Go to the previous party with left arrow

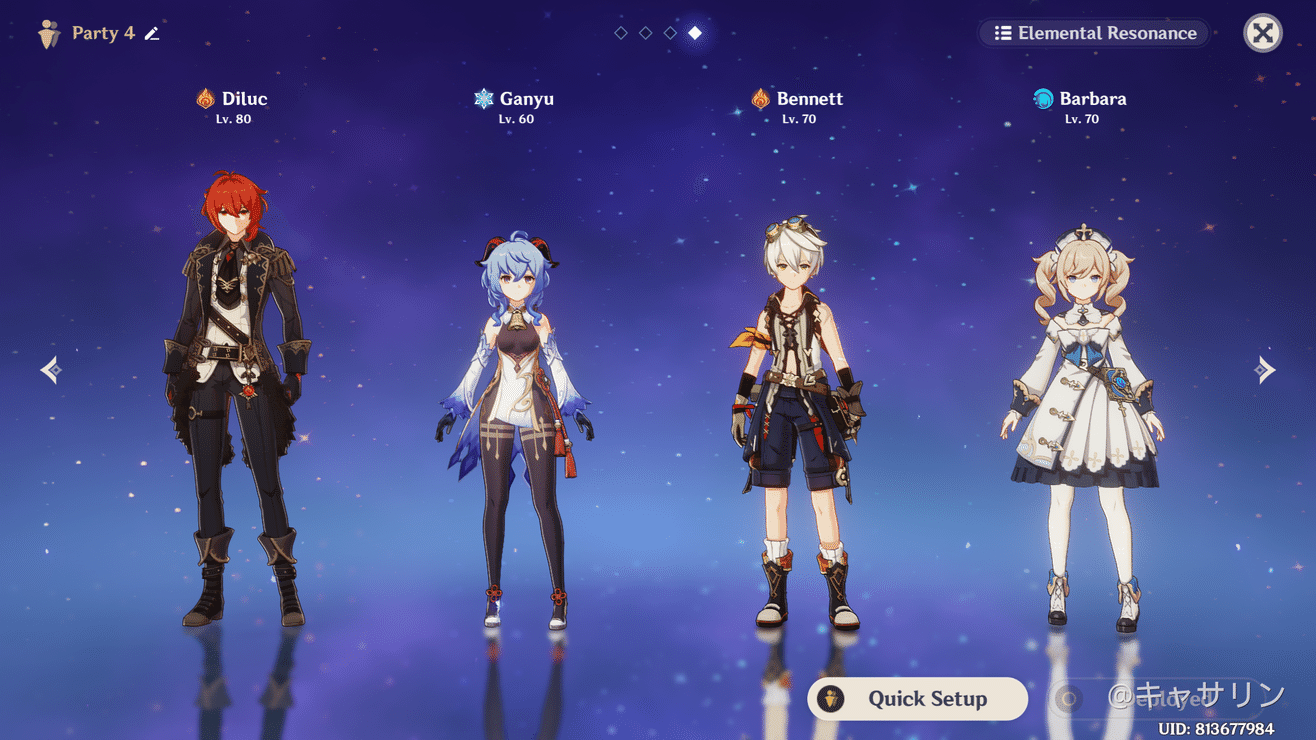[x=52, y=370]
